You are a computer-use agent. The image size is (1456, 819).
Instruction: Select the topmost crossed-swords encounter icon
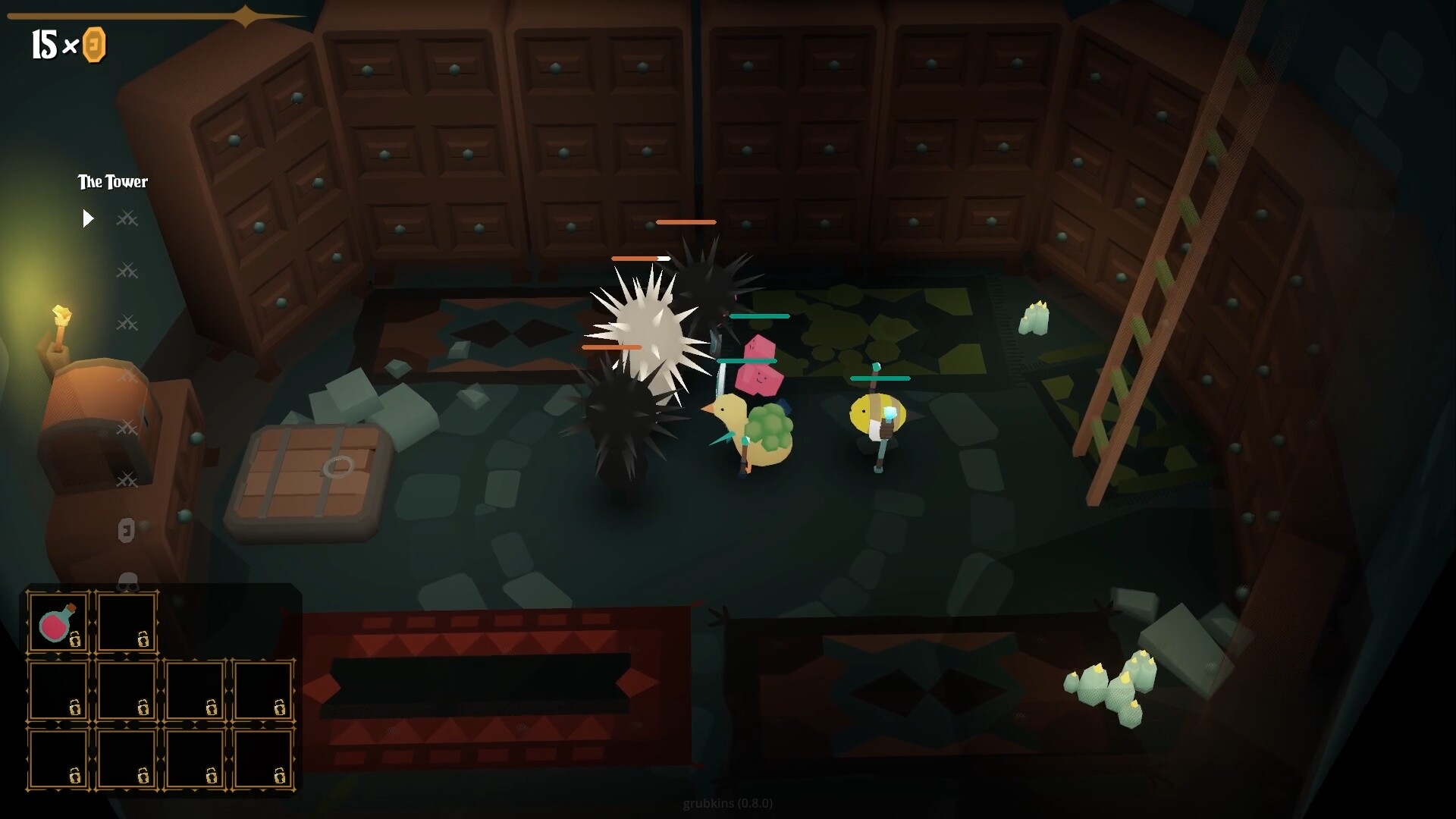point(127,218)
